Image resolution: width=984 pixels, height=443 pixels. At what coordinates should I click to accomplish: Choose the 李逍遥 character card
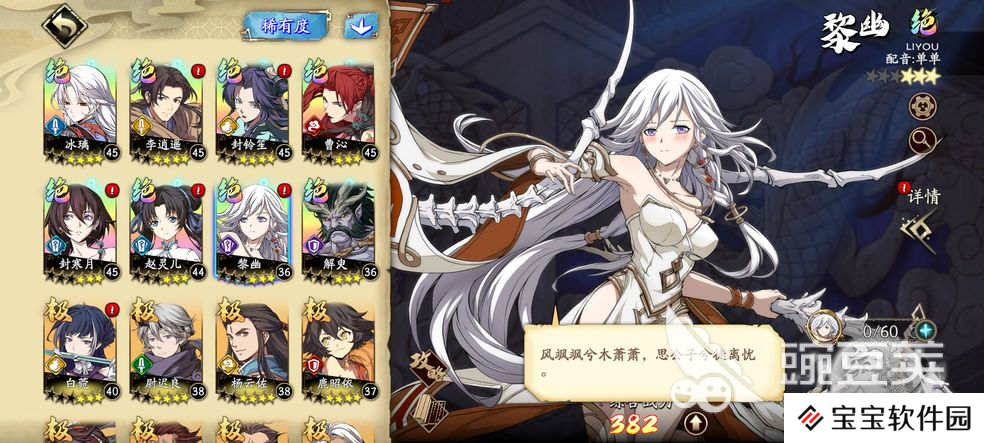(x=166, y=110)
